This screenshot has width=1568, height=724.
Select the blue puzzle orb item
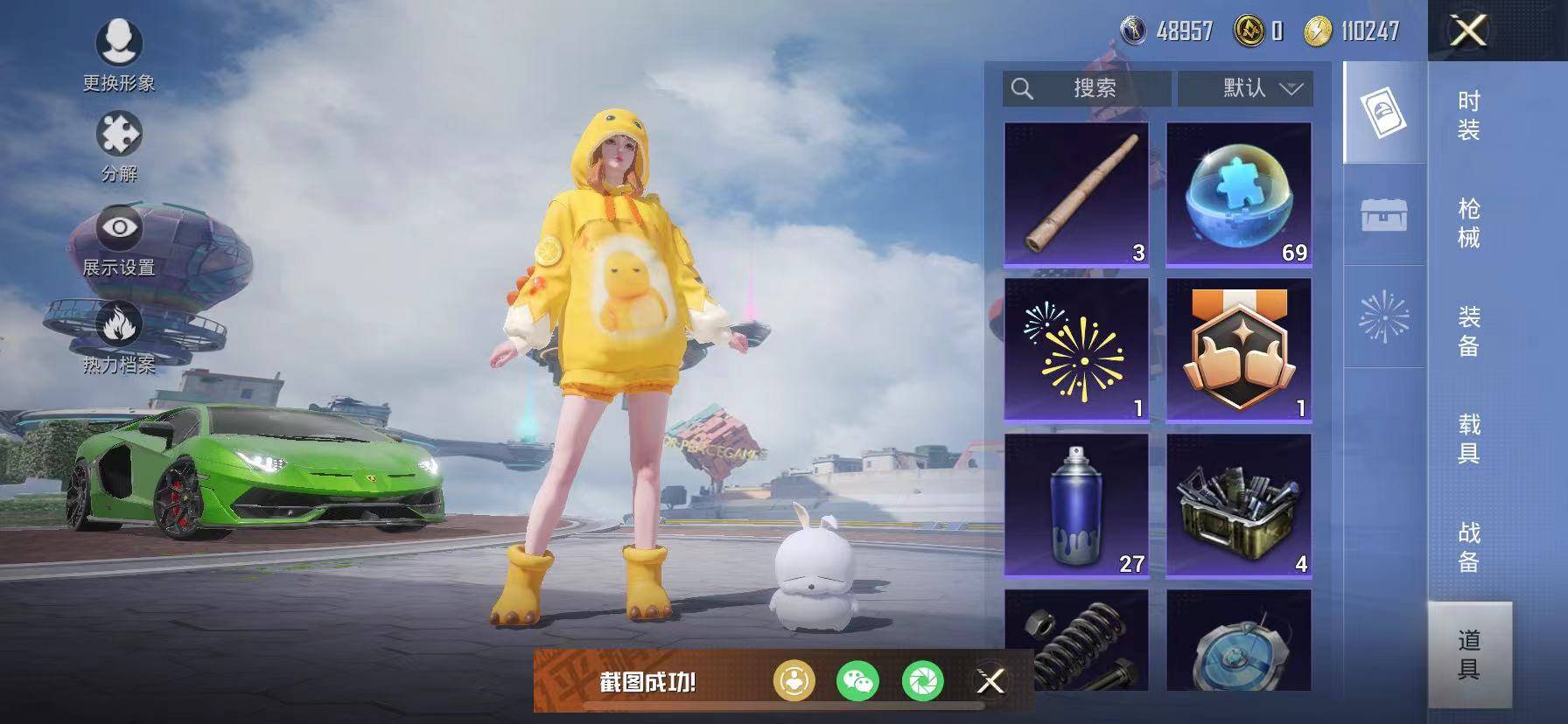[x=1238, y=194]
